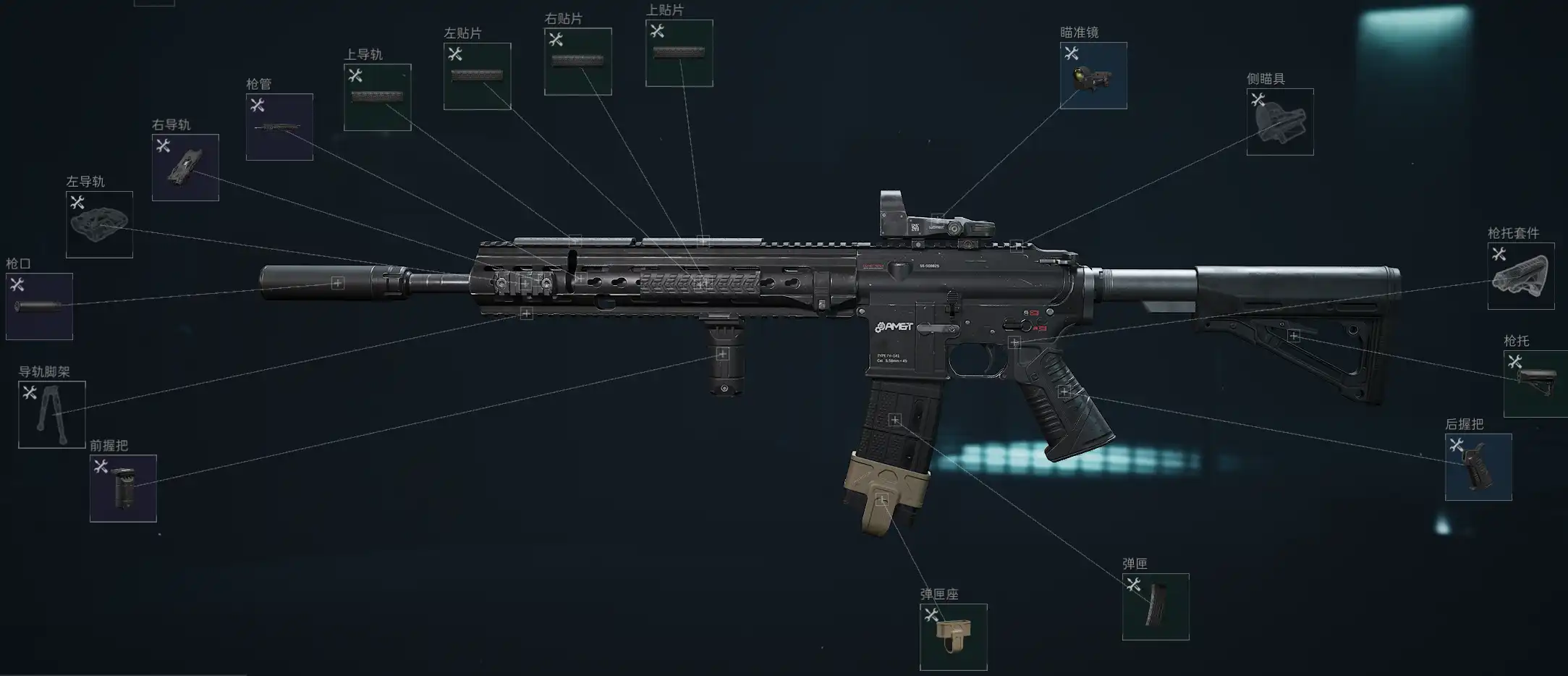Select the 瞄准镜 red dot sight slot
1568x676 pixels.
1093,75
